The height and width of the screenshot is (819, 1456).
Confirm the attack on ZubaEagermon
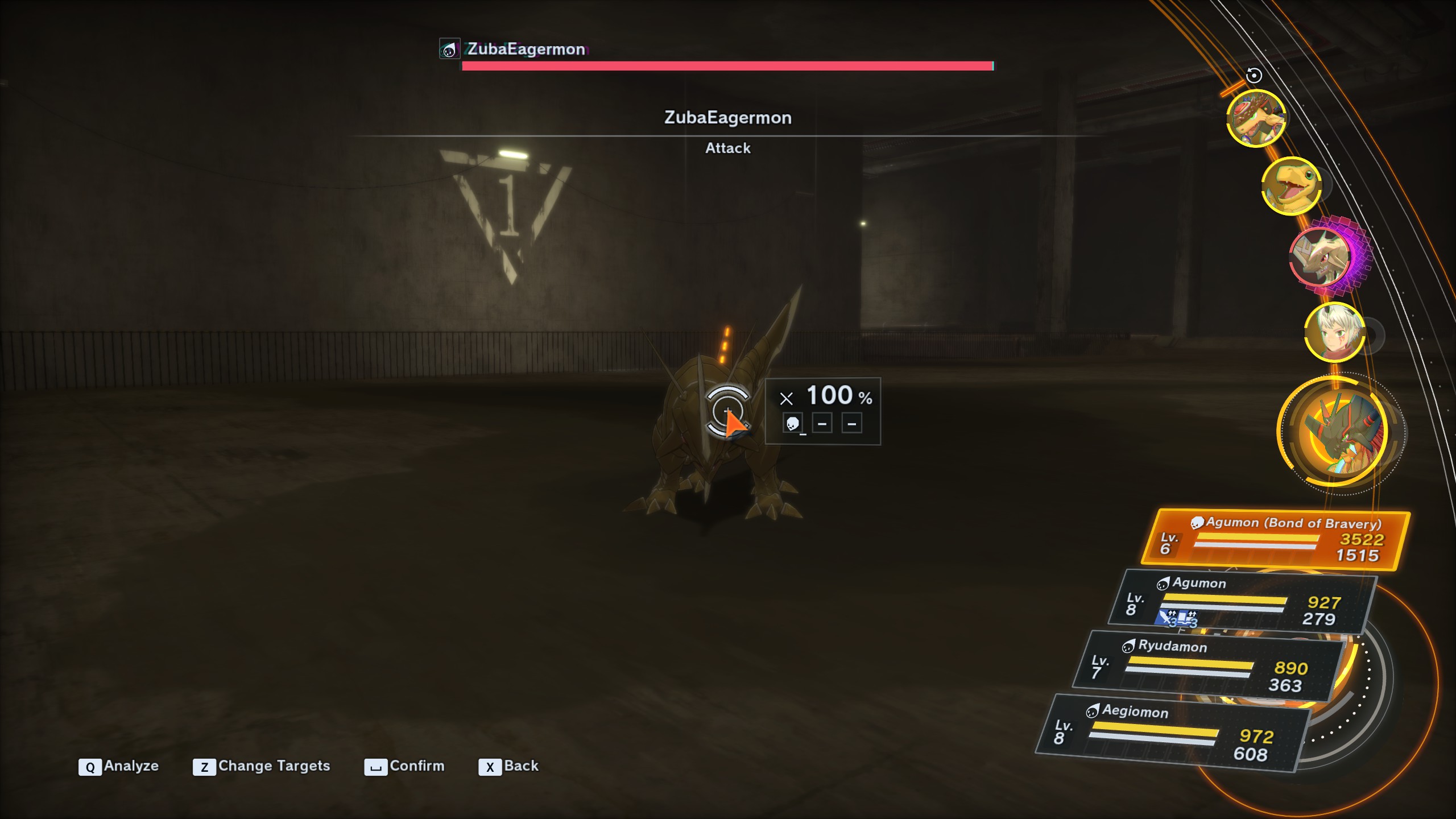click(x=404, y=766)
